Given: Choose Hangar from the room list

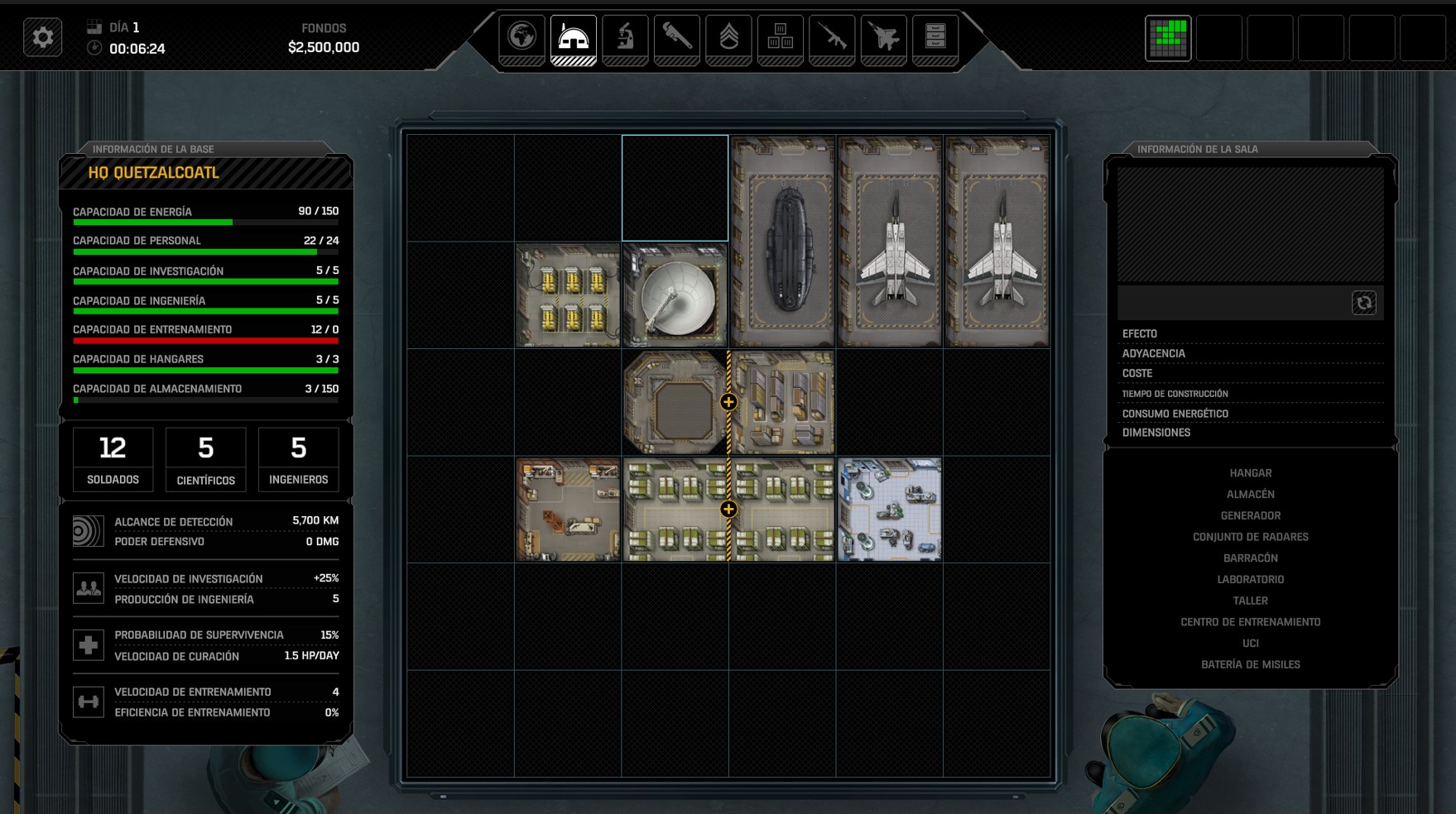Looking at the screenshot, I should (x=1250, y=473).
